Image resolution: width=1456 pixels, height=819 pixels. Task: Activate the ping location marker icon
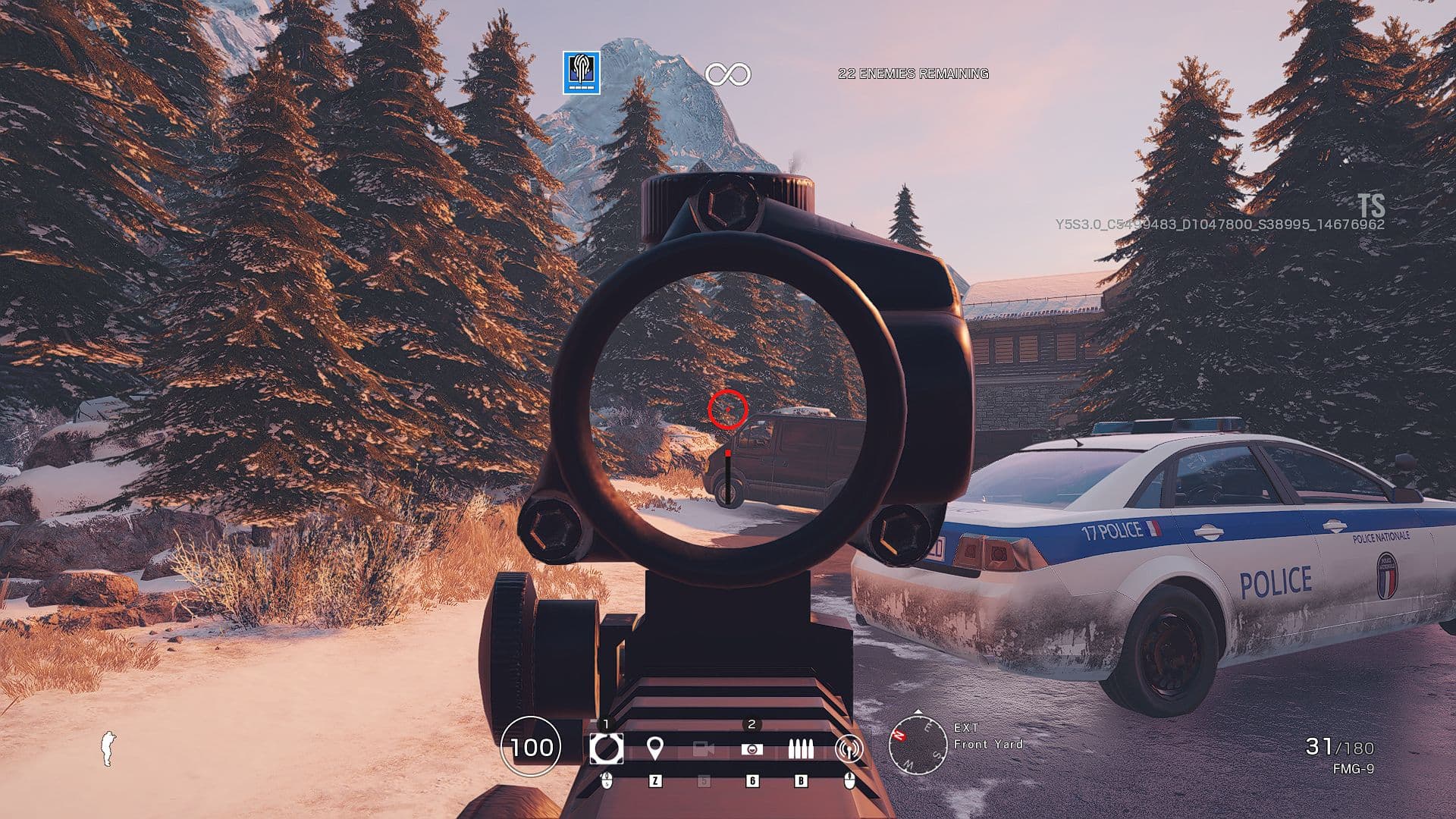point(655,749)
